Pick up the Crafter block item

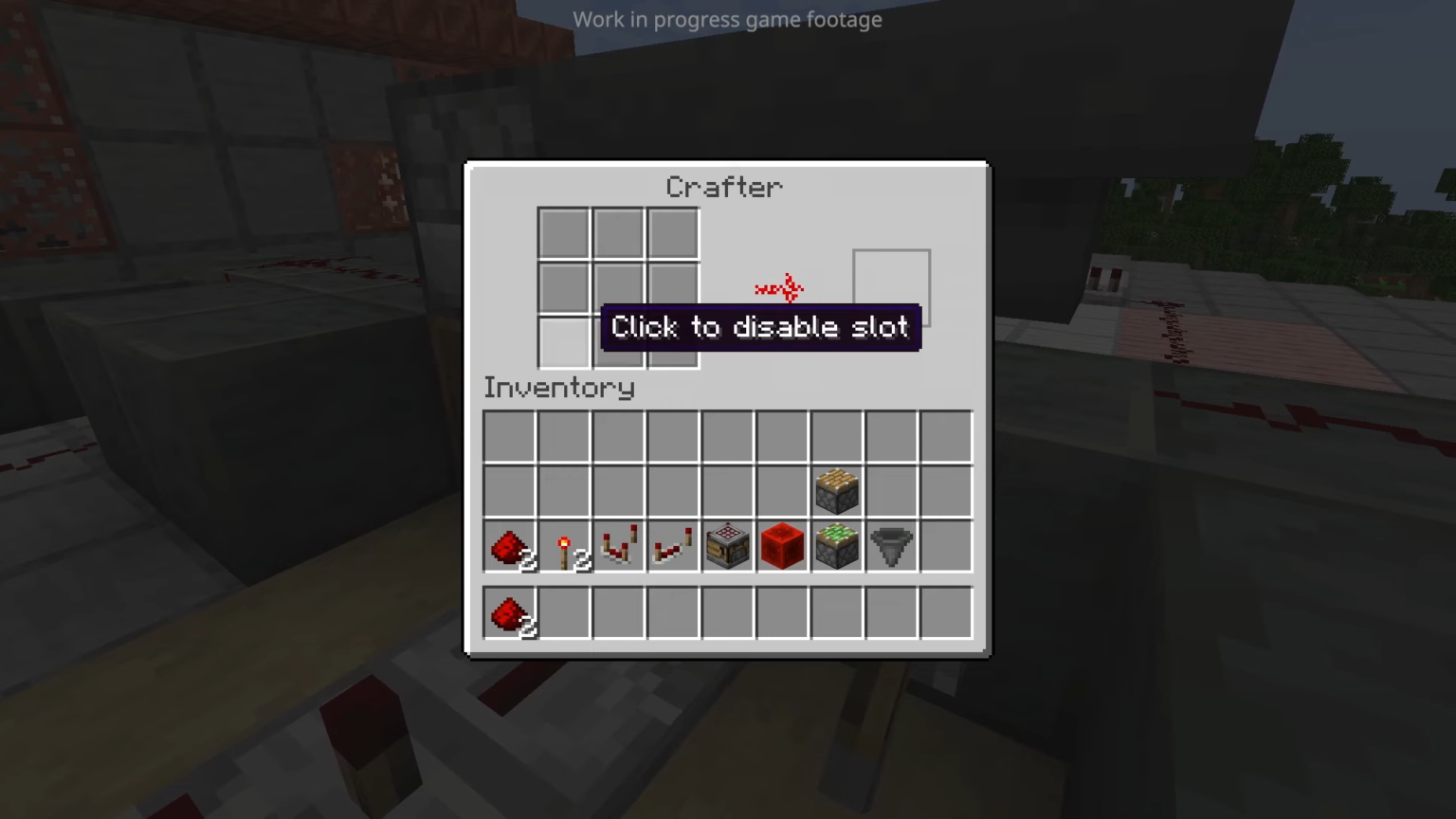(x=727, y=547)
